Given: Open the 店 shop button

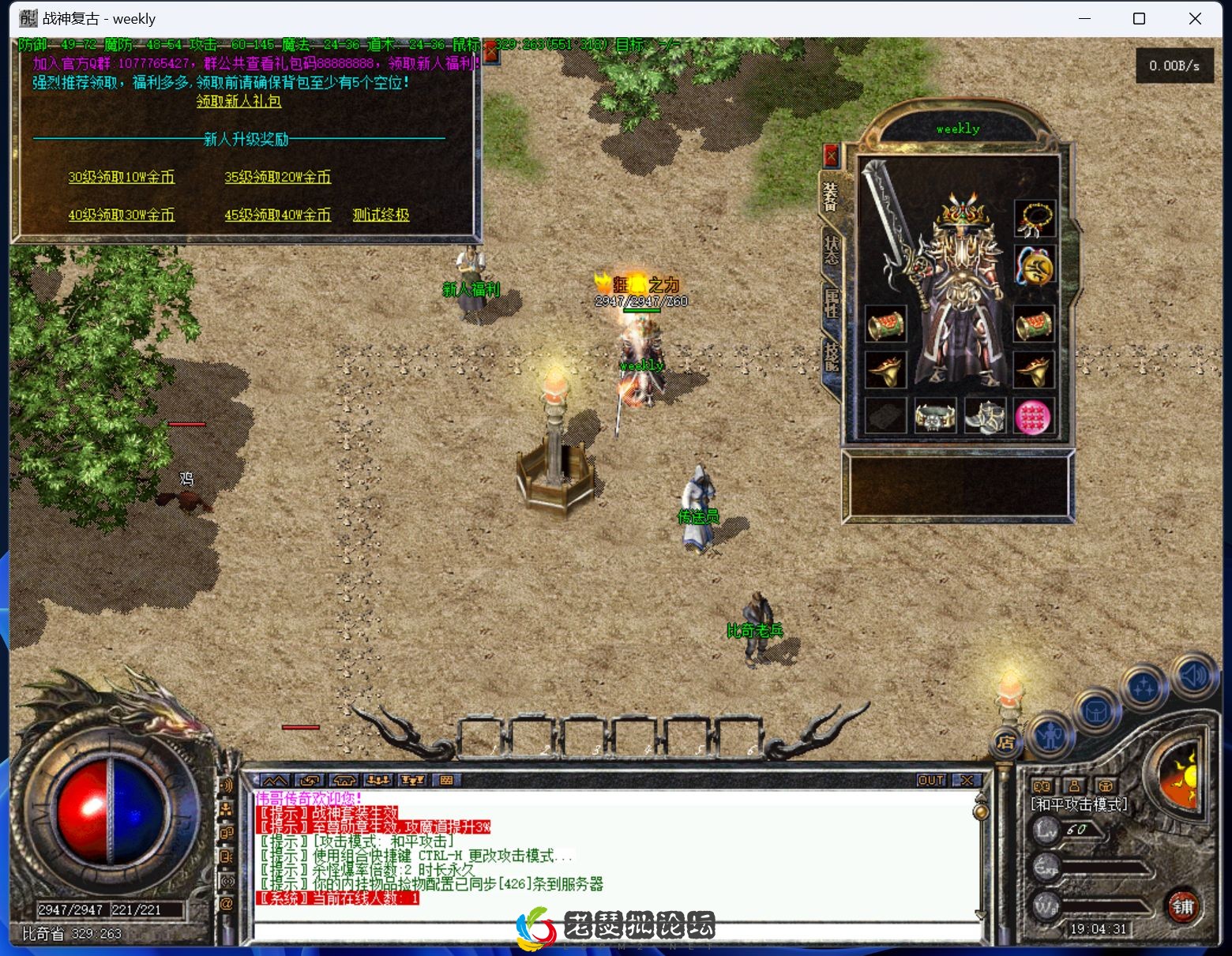Looking at the screenshot, I should pos(1005,742).
